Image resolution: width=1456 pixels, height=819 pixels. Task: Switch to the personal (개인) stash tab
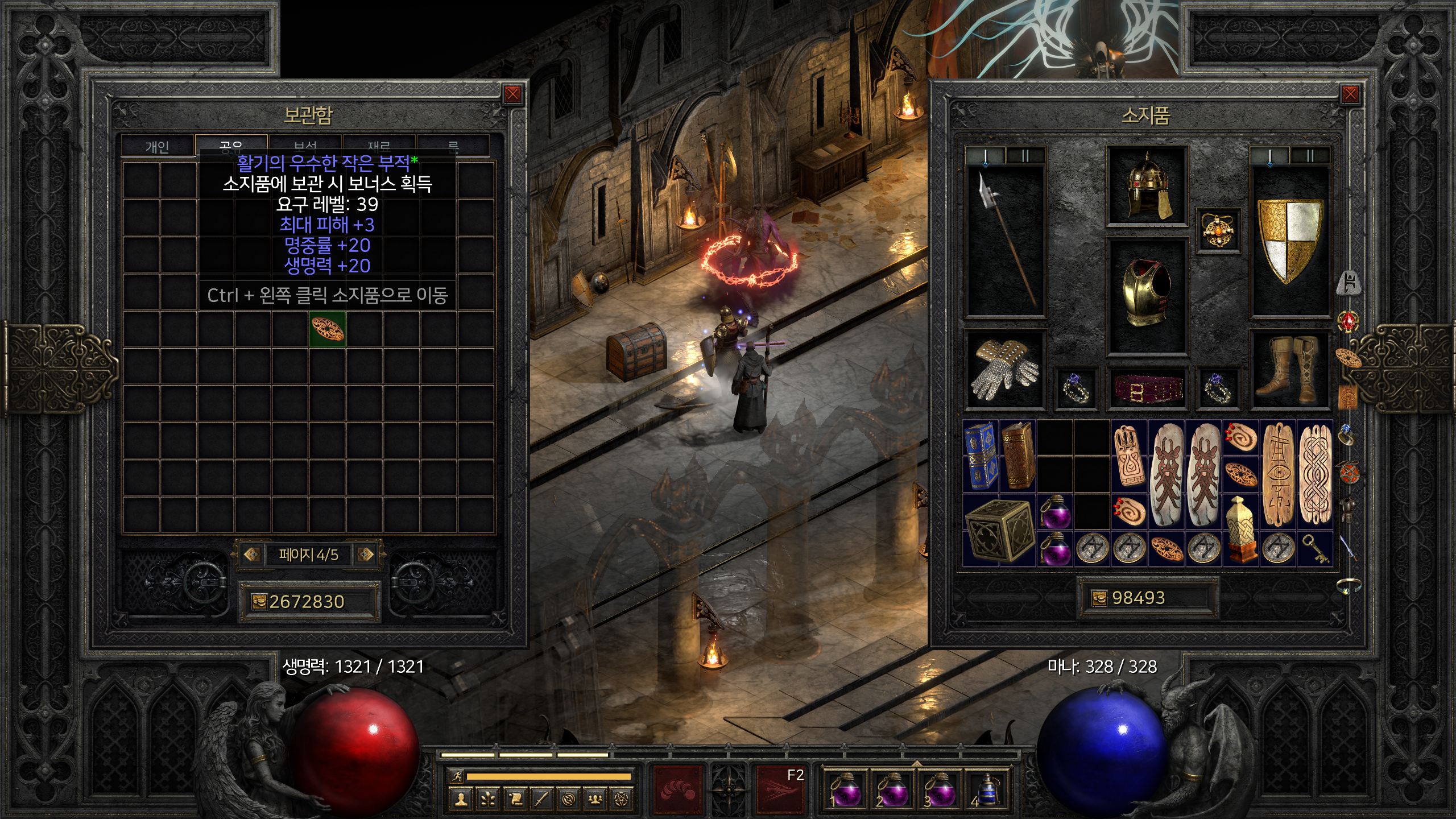click(x=158, y=147)
